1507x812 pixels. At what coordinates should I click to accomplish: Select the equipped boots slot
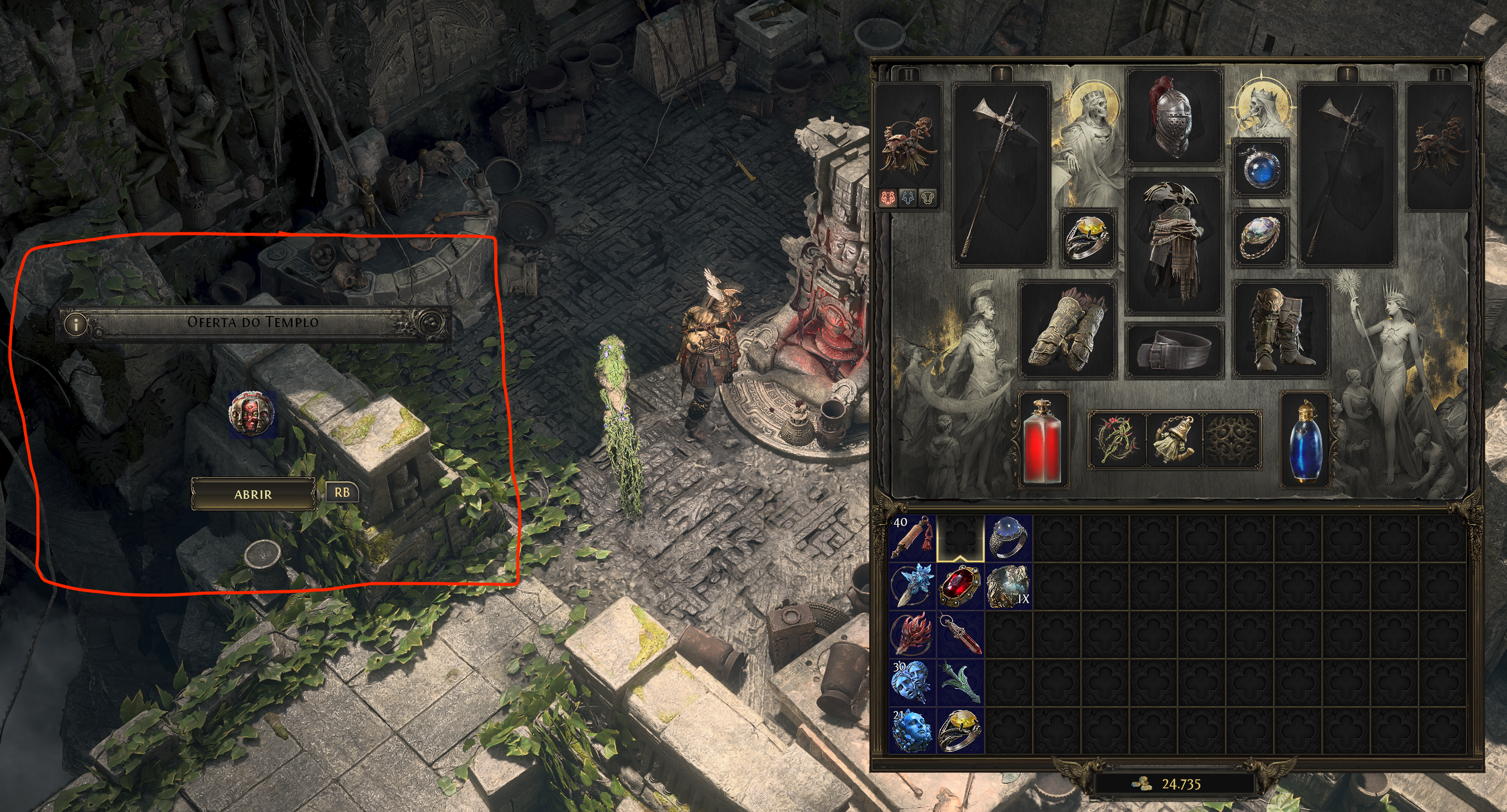click(1280, 328)
